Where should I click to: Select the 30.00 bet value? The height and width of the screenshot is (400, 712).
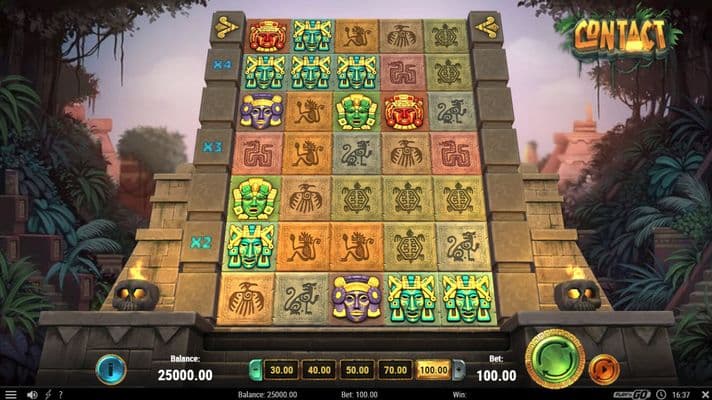pyautogui.click(x=280, y=370)
